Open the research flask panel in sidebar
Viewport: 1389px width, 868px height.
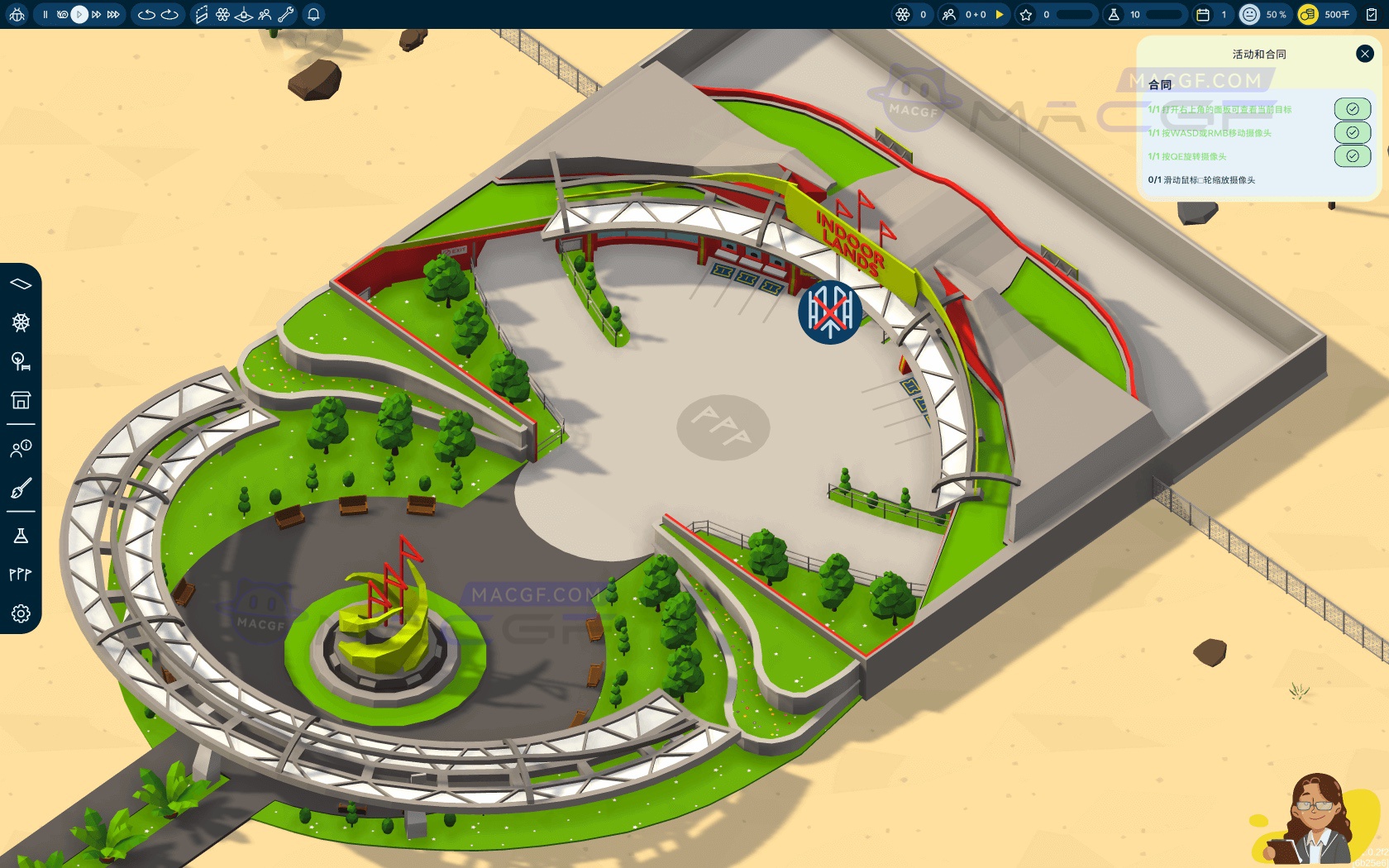(x=21, y=537)
